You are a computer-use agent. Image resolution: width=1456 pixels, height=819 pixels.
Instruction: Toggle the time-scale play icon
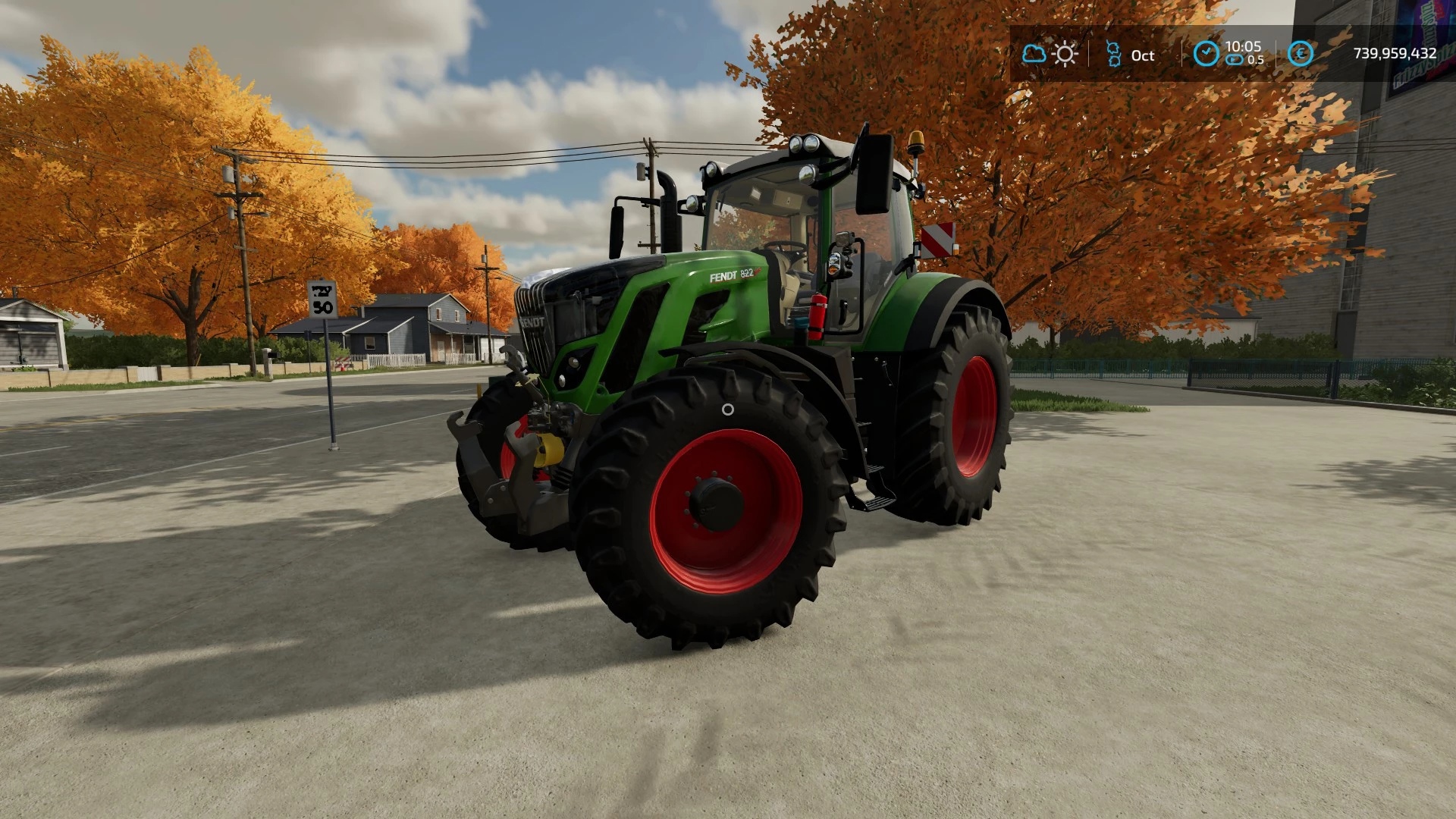pos(1234,60)
